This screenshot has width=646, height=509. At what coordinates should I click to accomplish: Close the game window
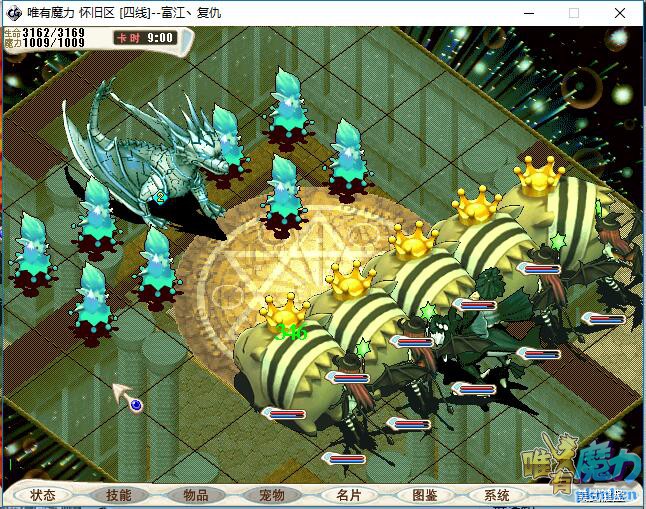[620, 13]
